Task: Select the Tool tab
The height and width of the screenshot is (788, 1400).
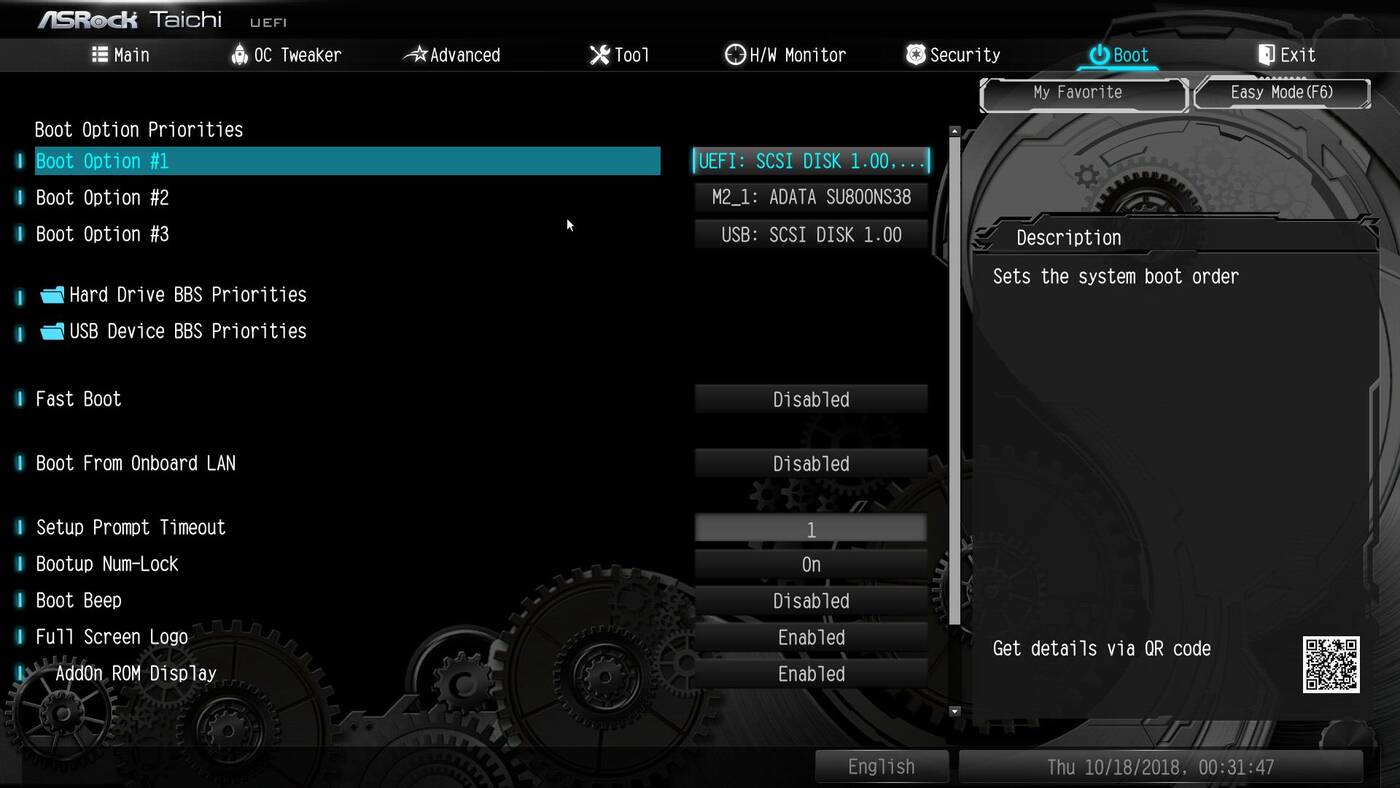Action: (619, 55)
